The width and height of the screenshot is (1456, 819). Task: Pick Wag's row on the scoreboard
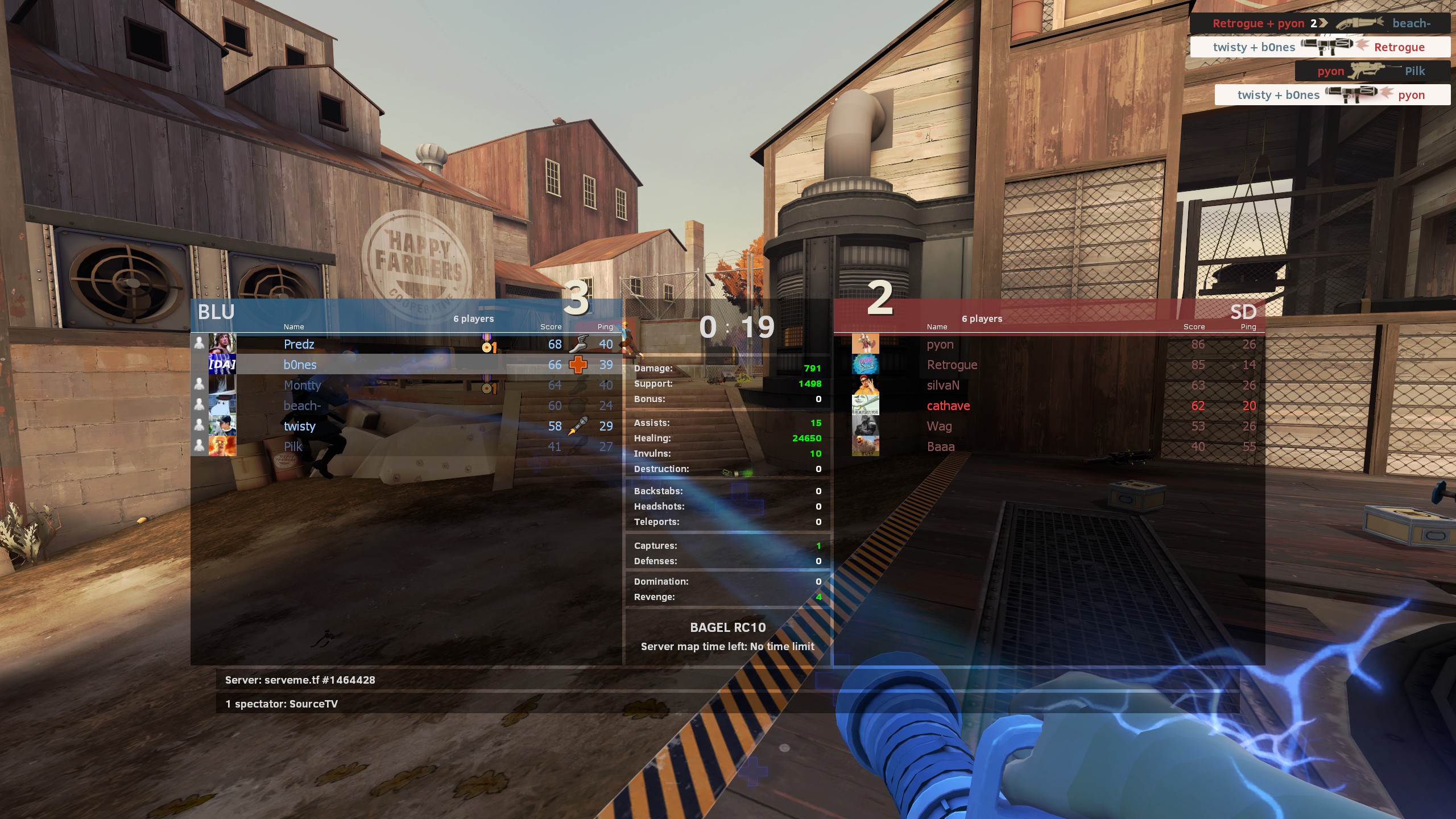(x=939, y=426)
